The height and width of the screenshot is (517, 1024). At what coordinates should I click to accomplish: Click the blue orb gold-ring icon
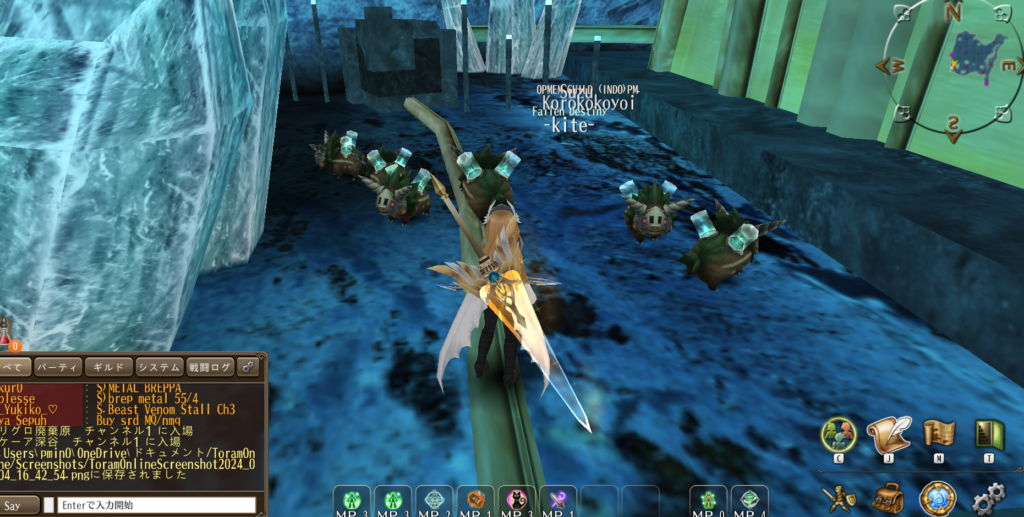[938, 496]
